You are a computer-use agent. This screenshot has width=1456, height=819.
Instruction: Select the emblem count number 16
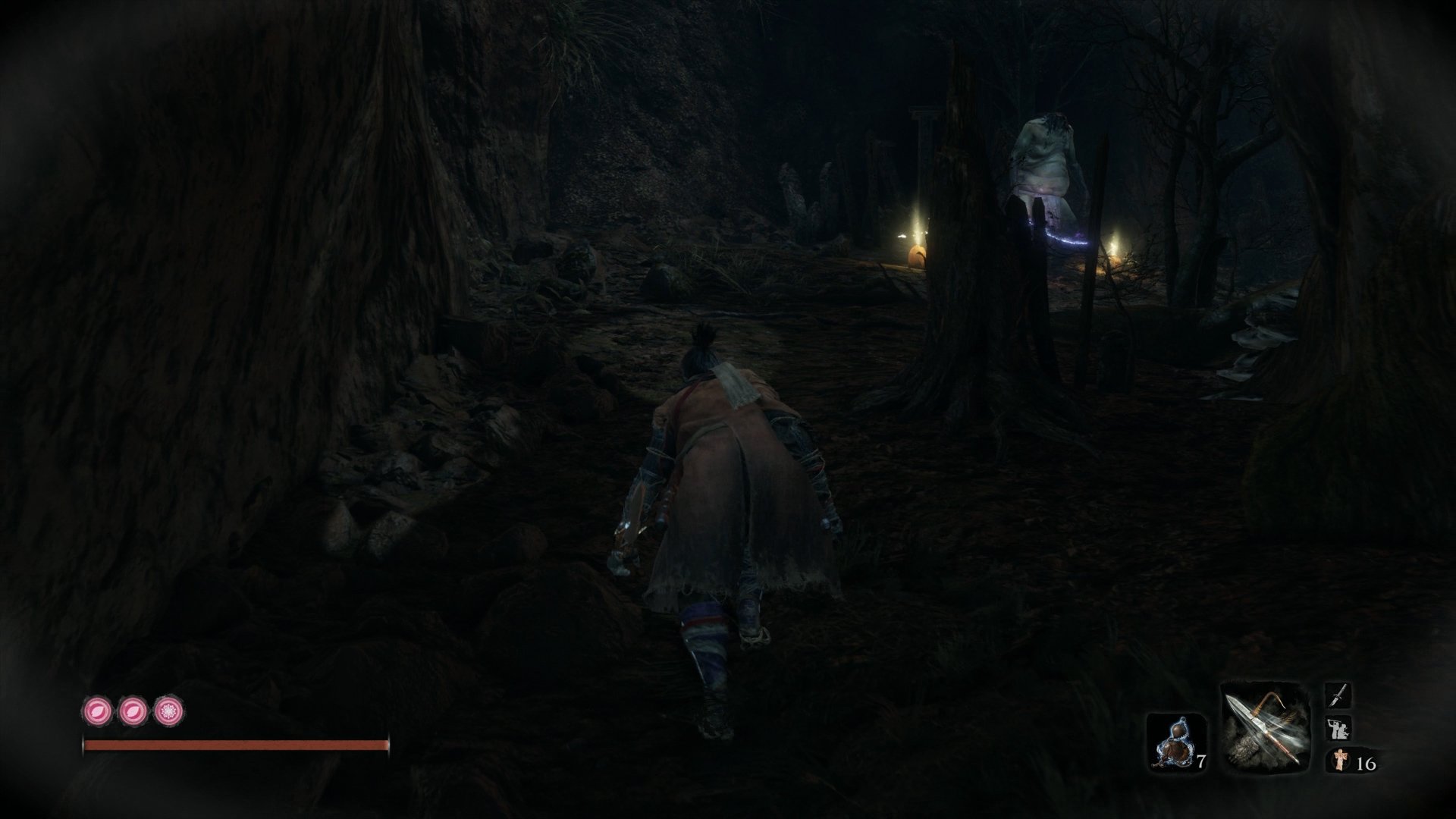click(1367, 764)
